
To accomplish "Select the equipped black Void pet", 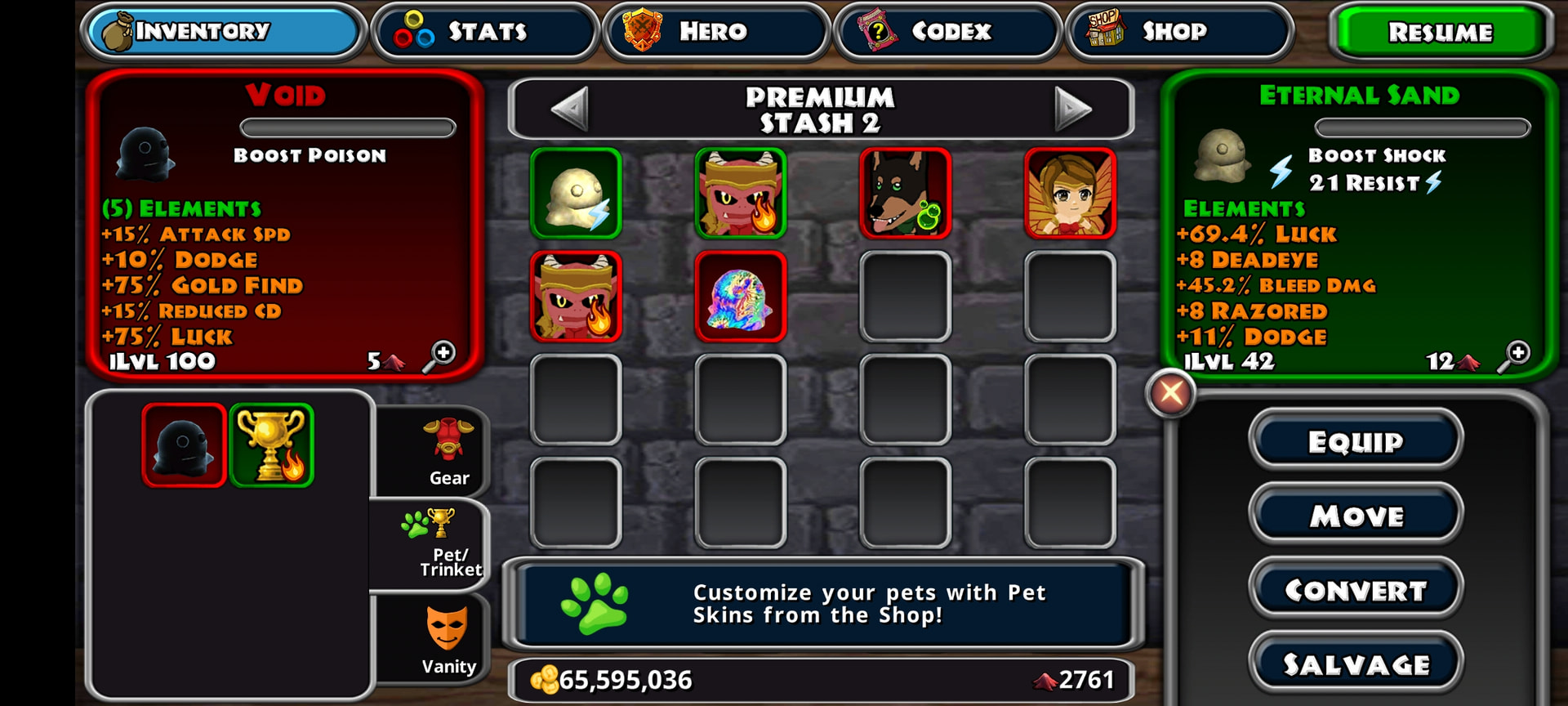I will [x=184, y=445].
